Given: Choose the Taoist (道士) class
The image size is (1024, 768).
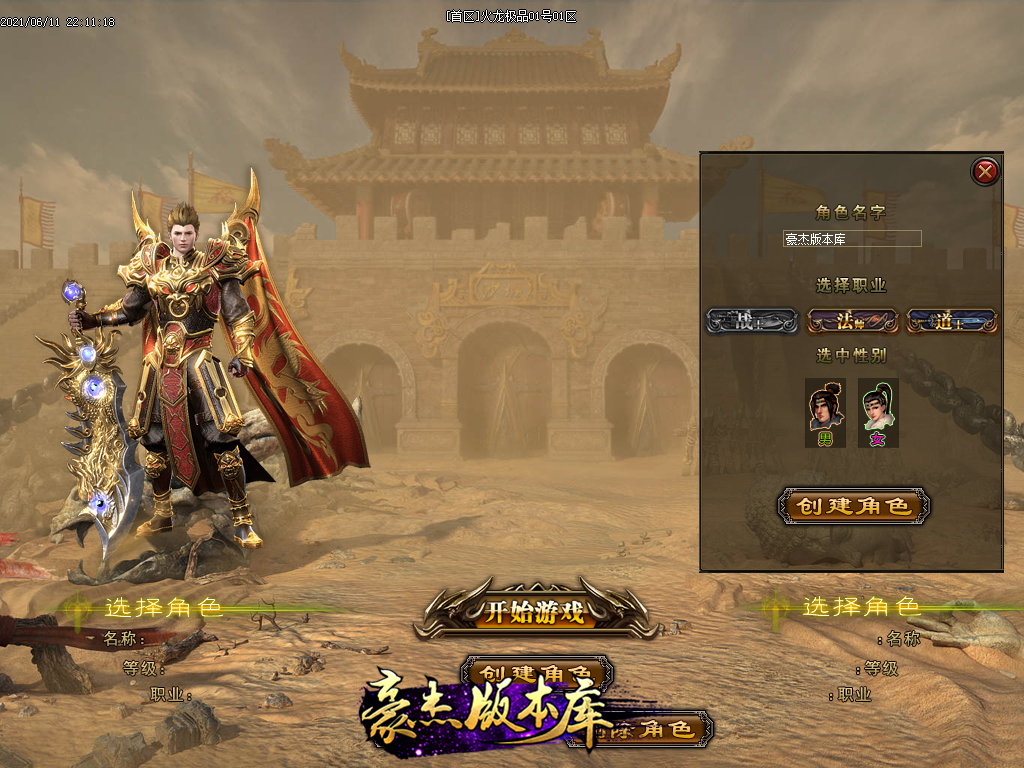Looking at the screenshot, I should [951, 321].
